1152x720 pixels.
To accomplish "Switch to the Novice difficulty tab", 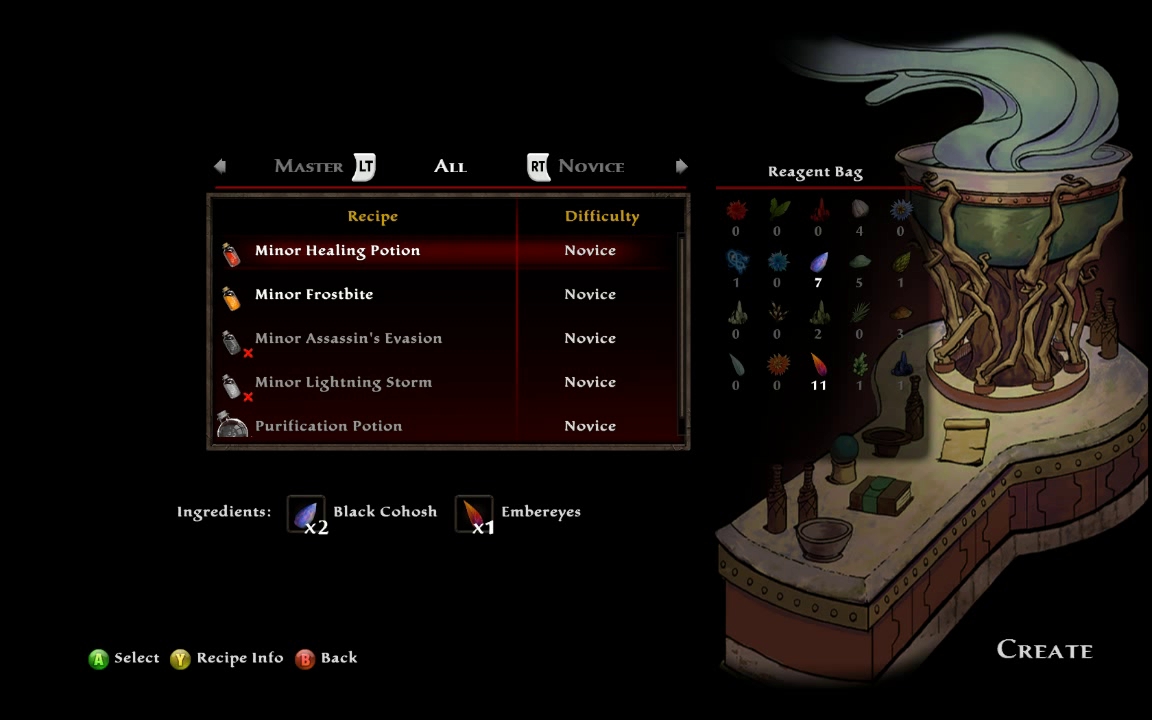I will pyautogui.click(x=591, y=167).
